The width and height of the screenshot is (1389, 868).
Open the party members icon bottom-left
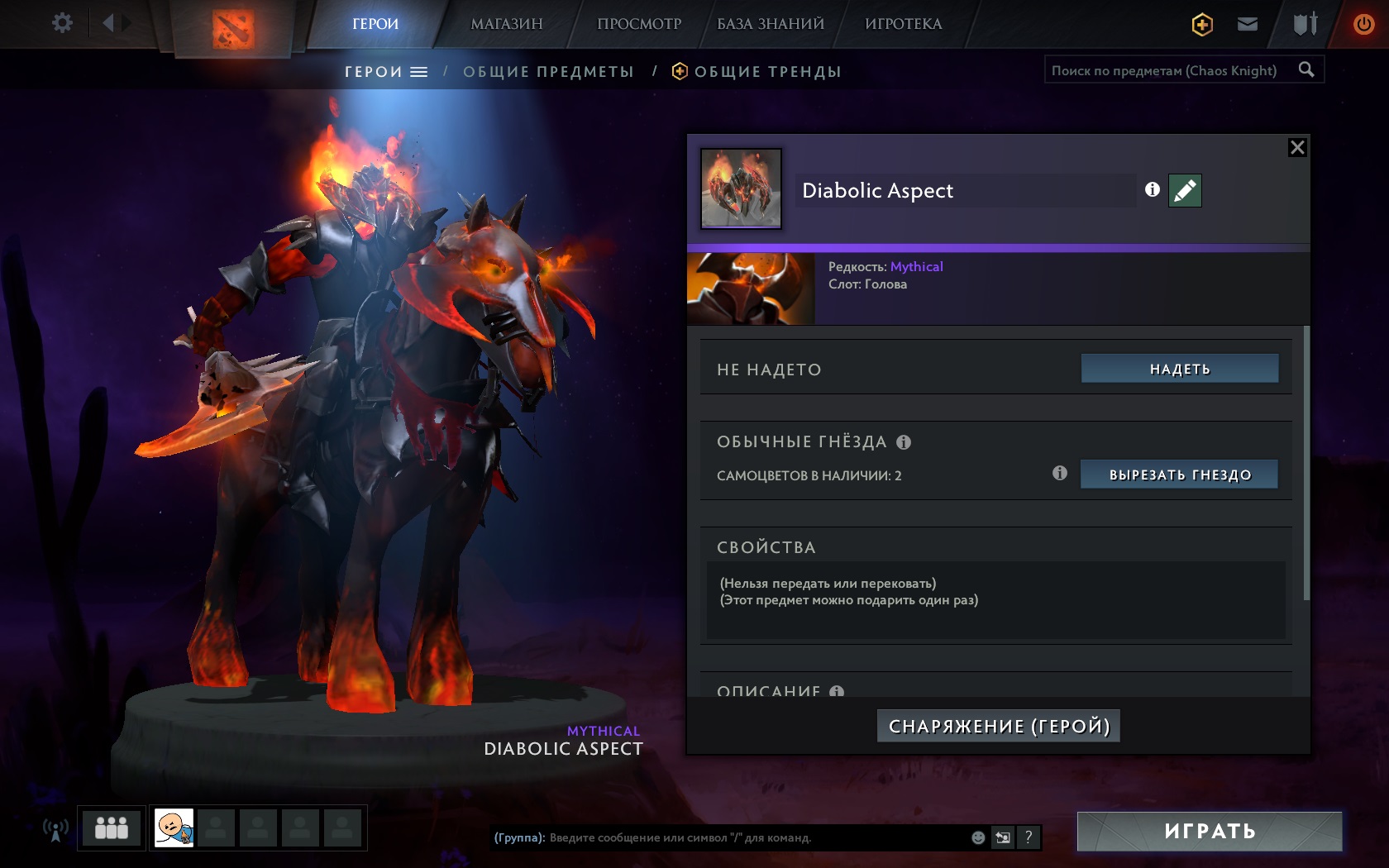click(110, 827)
